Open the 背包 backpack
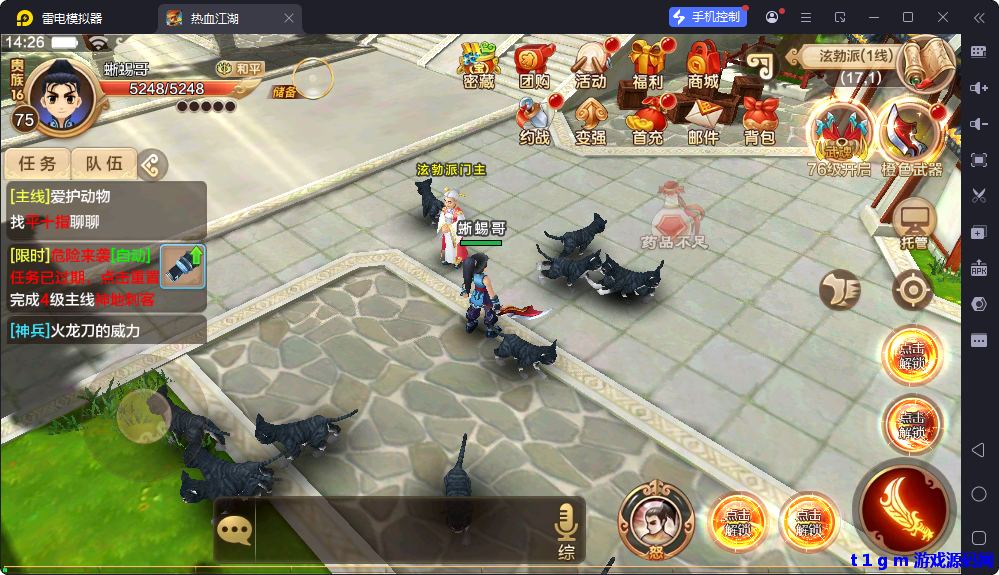 pos(760,121)
